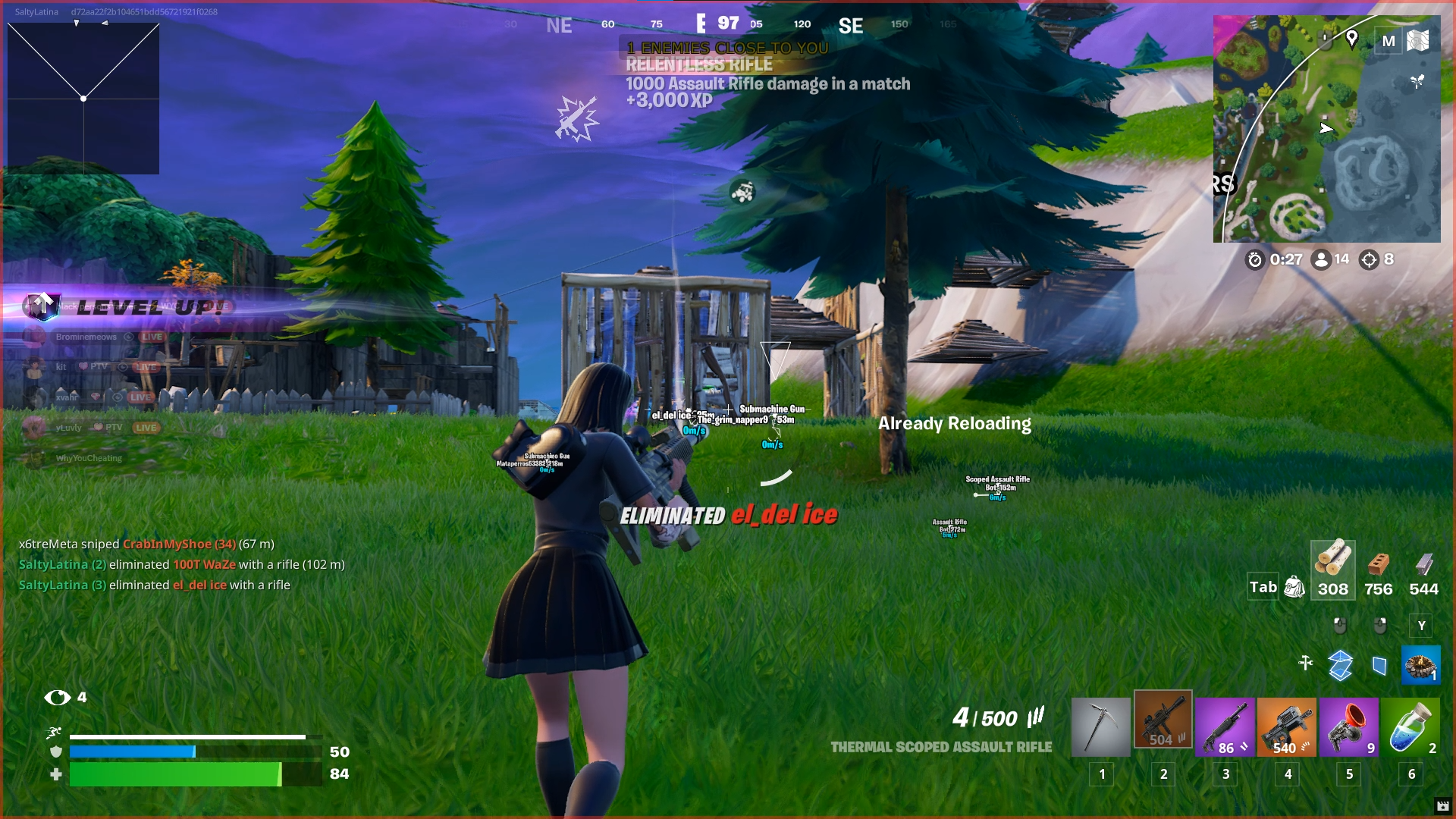Click the eliminations crosshair icon below minimap
The image size is (1456, 819).
pyautogui.click(x=1368, y=259)
